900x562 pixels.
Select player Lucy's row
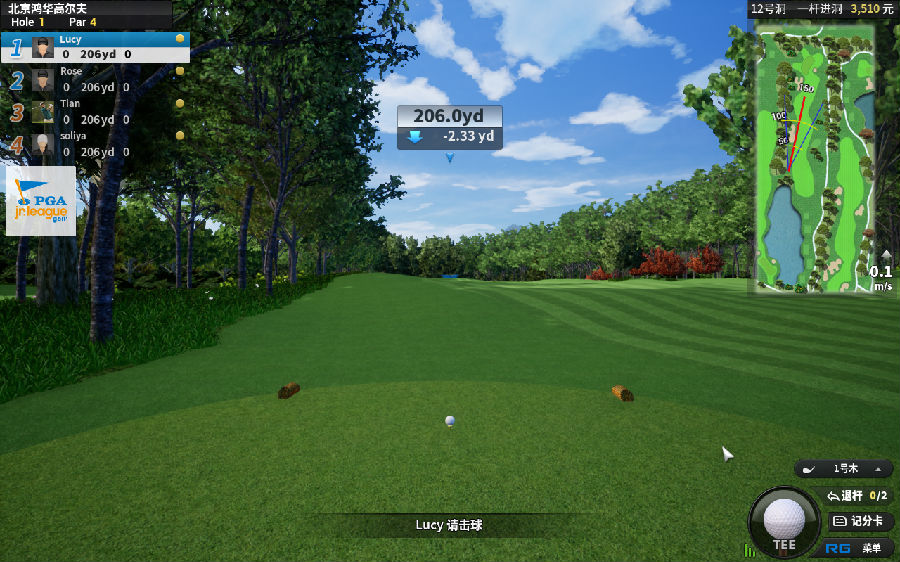tap(95, 47)
